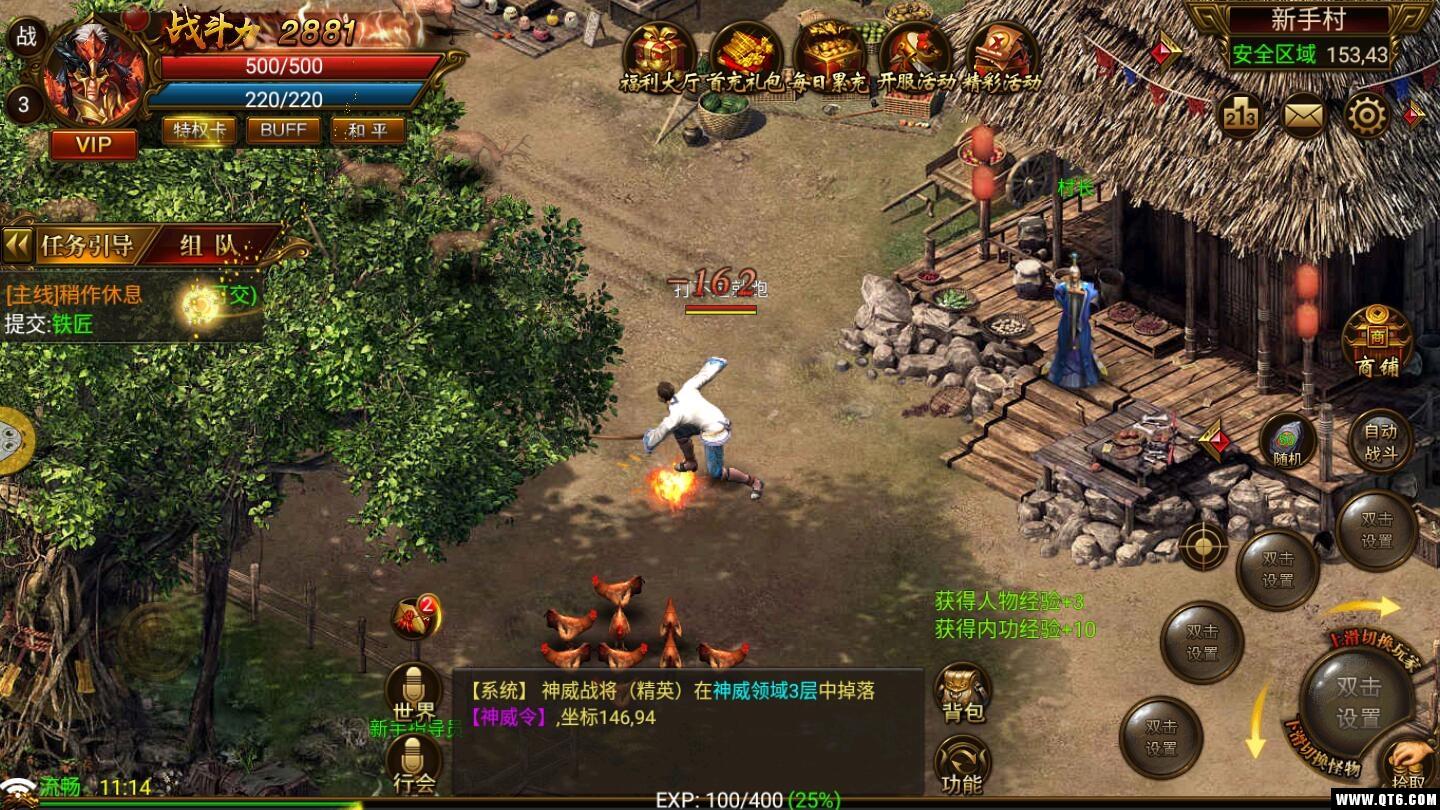The height and width of the screenshot is (810, 1440).
Task: Activate the BUFF toggle
Action: 282,130
